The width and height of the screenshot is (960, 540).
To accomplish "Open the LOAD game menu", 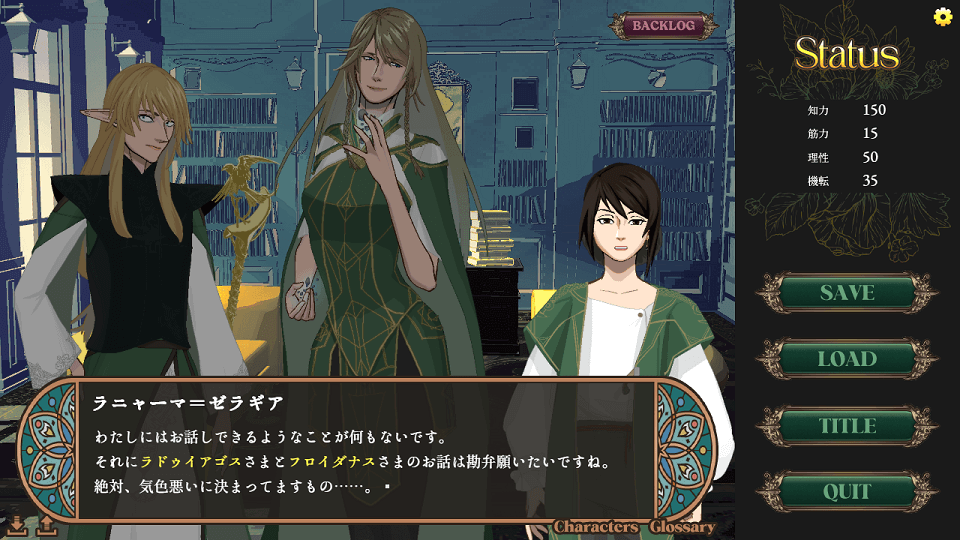I will coord(846,359).
